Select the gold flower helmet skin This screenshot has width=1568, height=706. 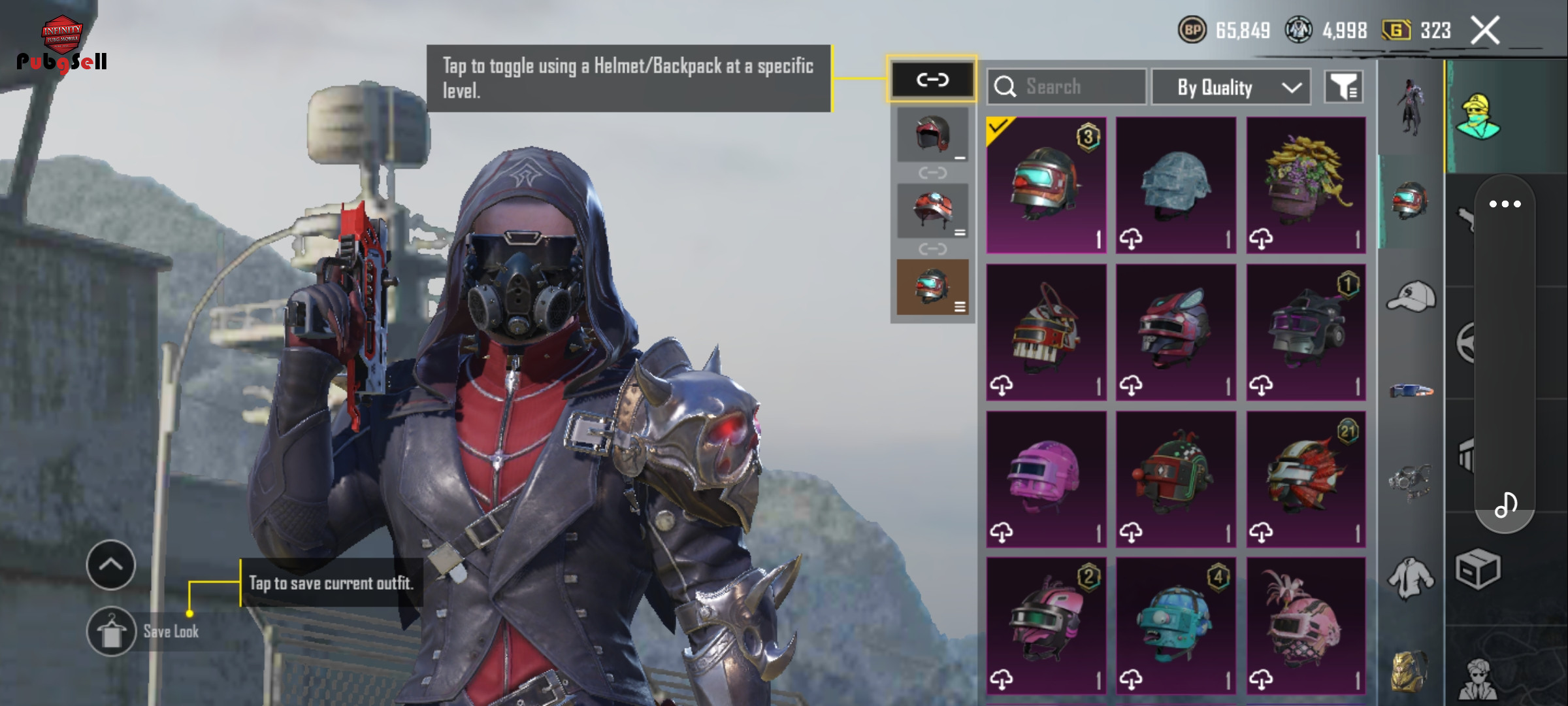pos(1306,185)
